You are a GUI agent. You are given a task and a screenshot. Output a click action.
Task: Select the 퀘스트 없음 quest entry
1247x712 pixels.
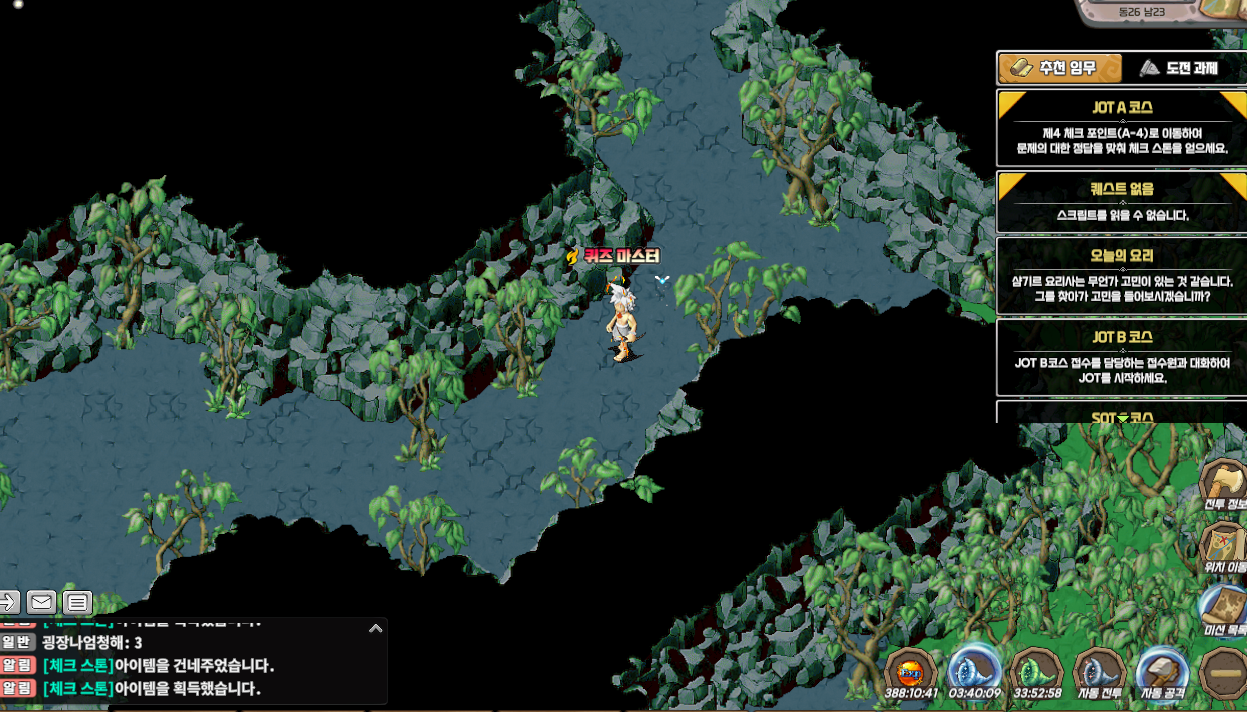[1121, 202]
